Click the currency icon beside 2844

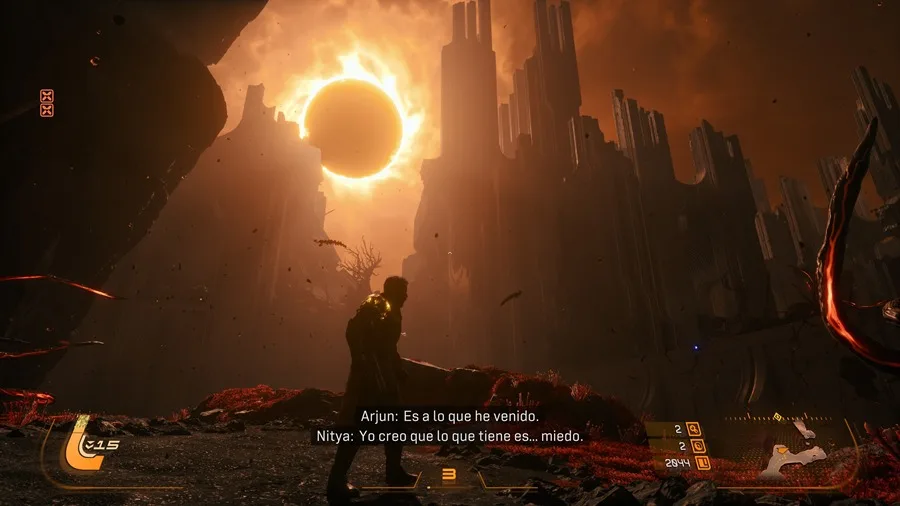tap(702, 463)
